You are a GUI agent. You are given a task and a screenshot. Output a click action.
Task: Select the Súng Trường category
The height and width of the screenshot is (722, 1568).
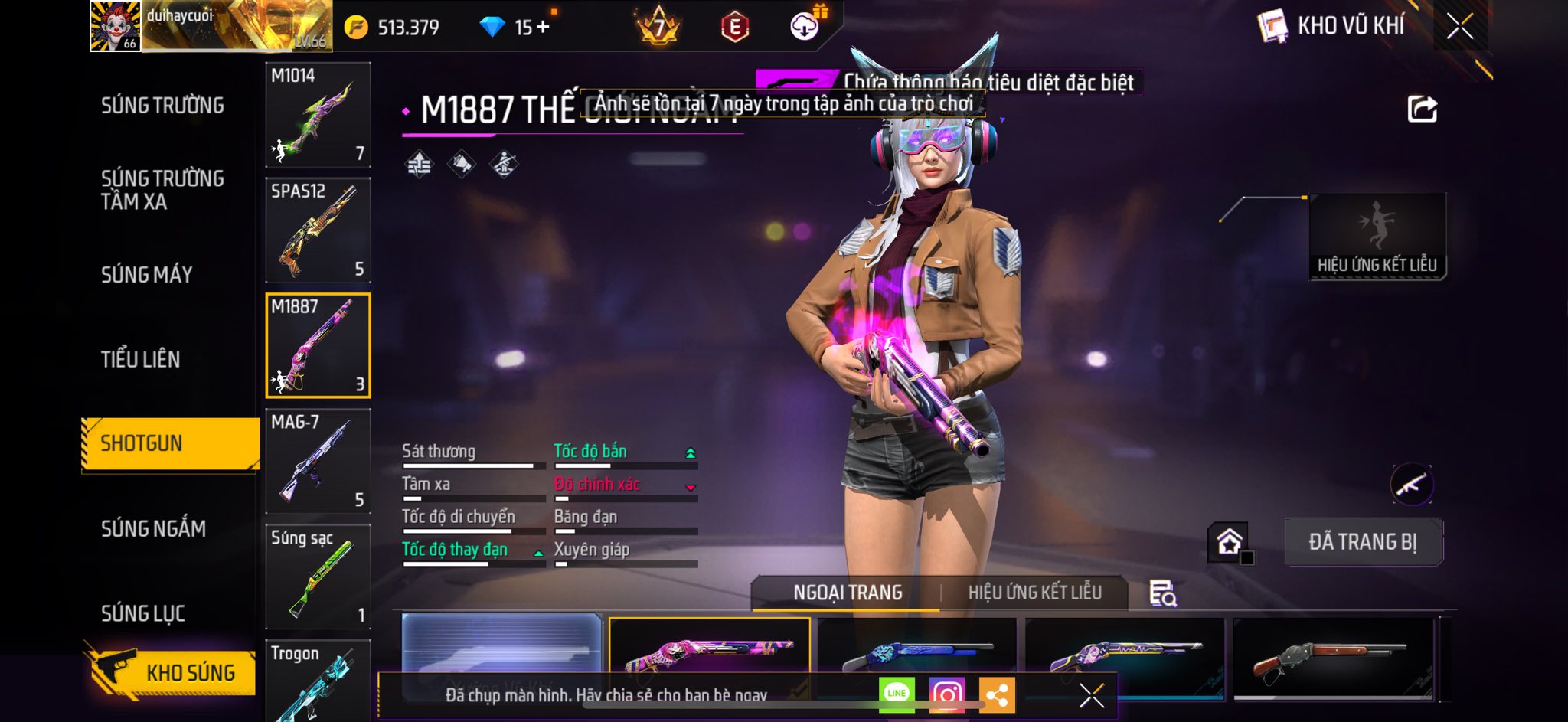162,106
